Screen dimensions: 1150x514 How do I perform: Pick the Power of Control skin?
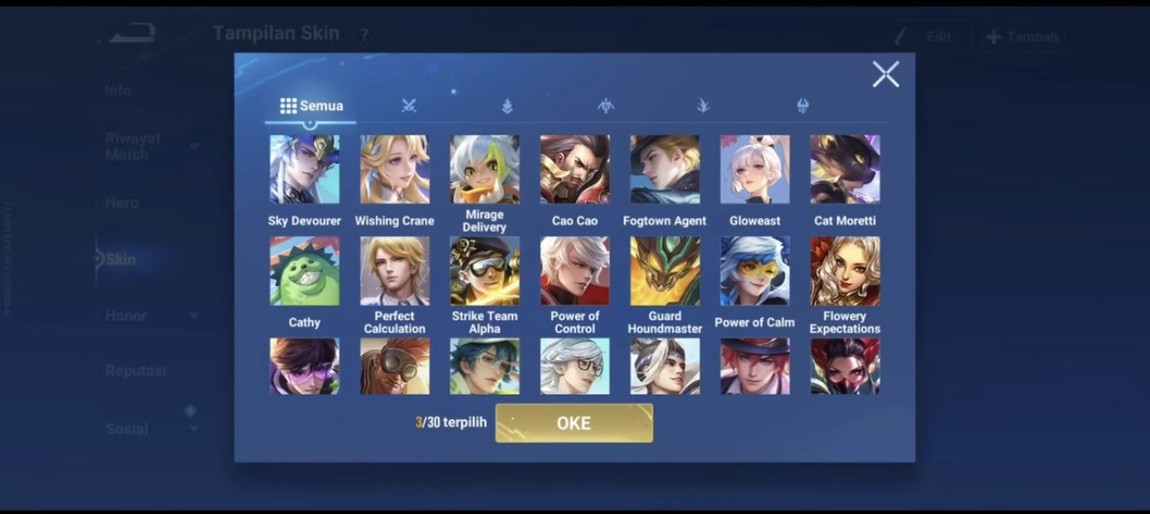click(x=574, y=271)
